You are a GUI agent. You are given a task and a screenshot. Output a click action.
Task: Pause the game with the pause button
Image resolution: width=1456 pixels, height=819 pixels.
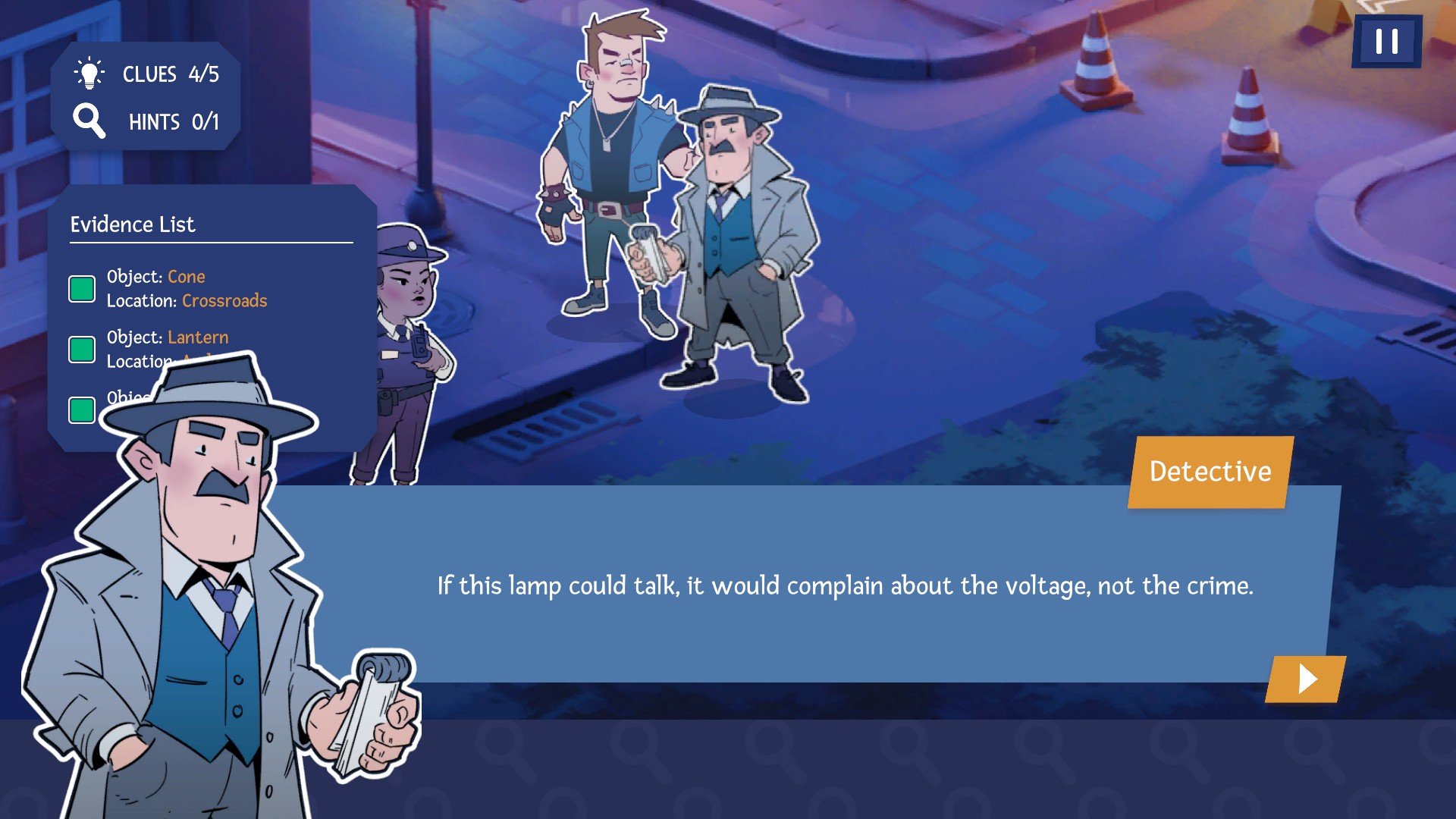(1386, 42)
